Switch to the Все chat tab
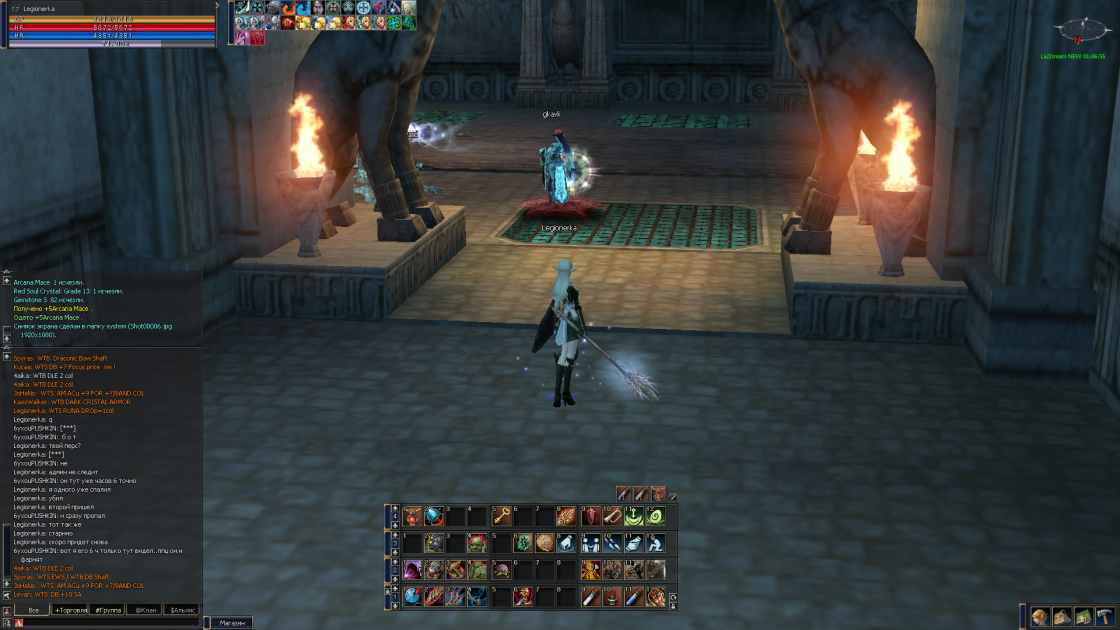 click(x=33, y=609)
